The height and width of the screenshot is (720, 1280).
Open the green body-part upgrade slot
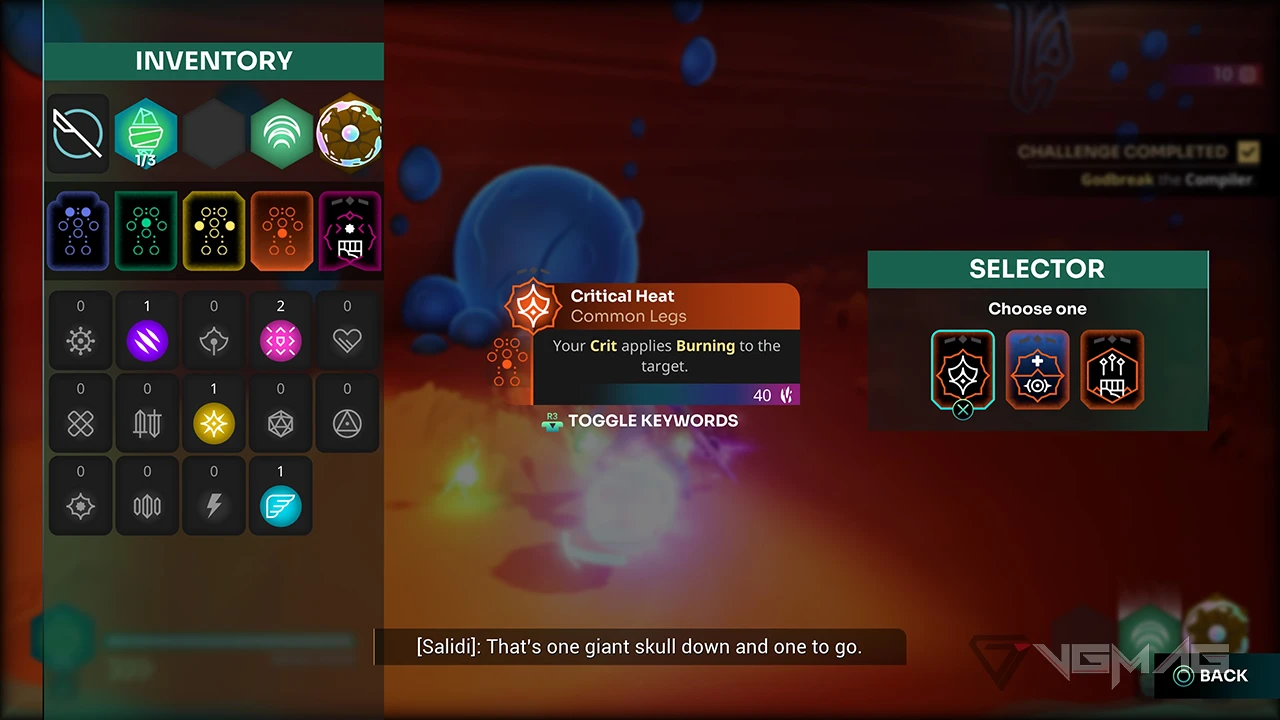(x=146, y=231)
